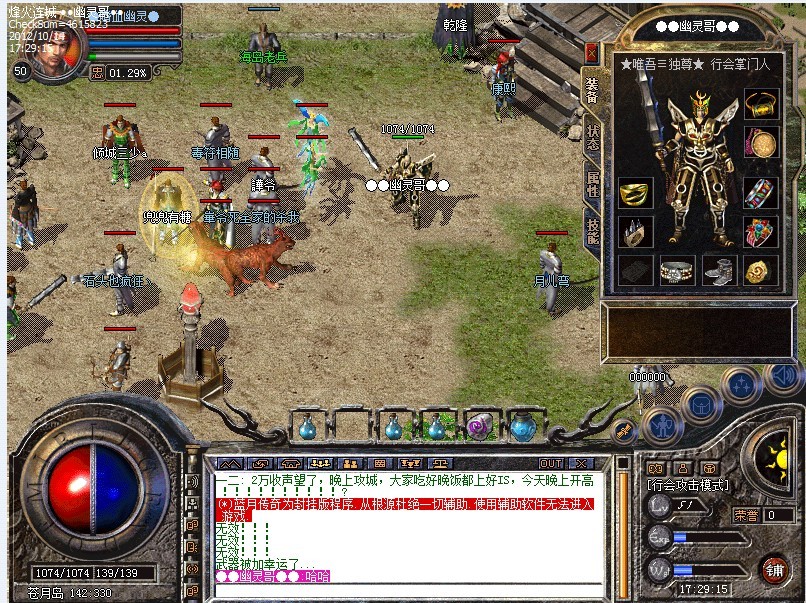This screenshot has width=806, height=603.
Task: Click the 行会攻击模式 attack mode label
Action: [687, 485]
